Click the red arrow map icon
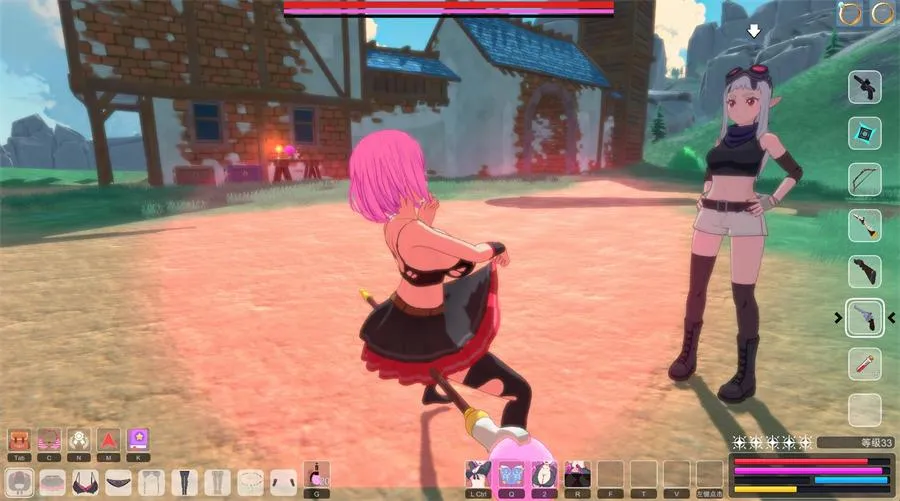The width and height of the screenshot is (900, 501). [x=108, y=439]
